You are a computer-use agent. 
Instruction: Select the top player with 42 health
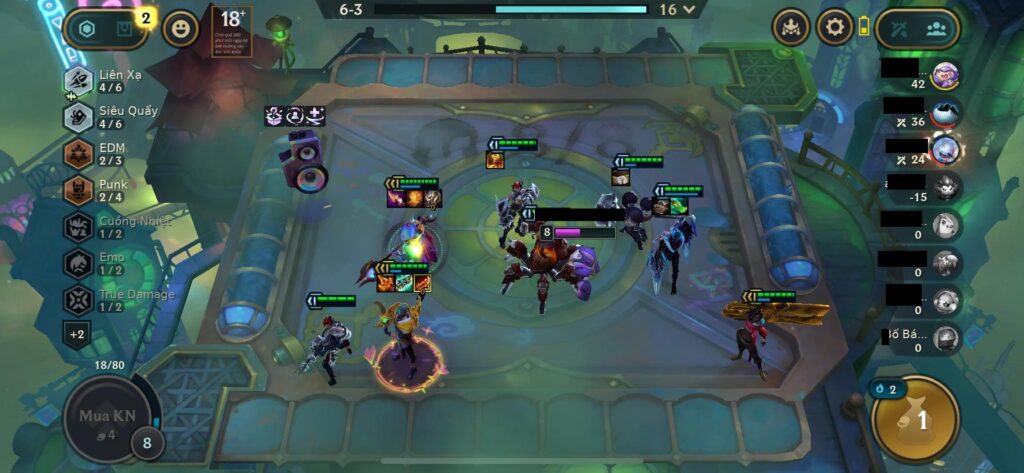944,75
